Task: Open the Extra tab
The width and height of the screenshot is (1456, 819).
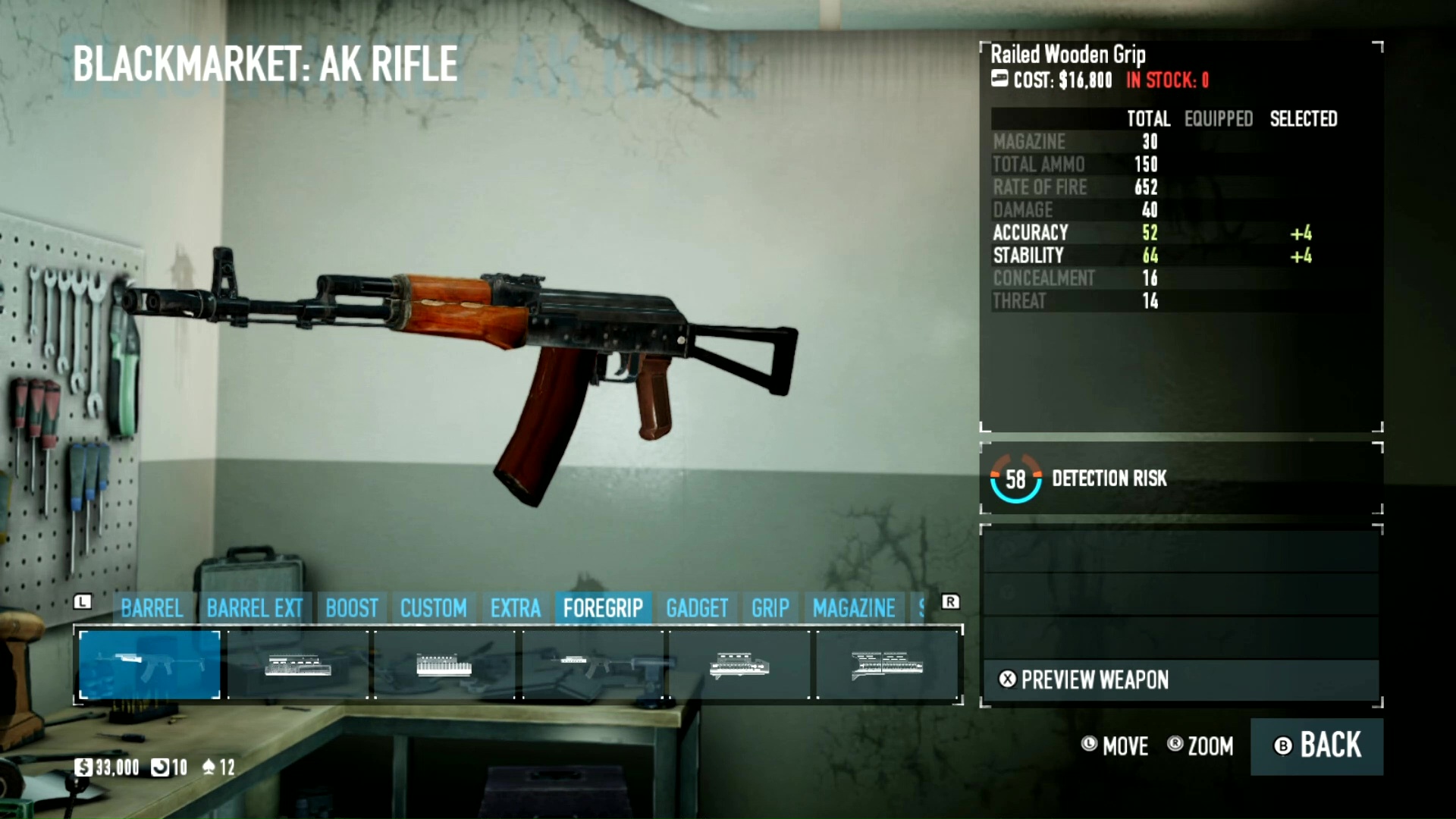Action: click(x=515, y=608)
